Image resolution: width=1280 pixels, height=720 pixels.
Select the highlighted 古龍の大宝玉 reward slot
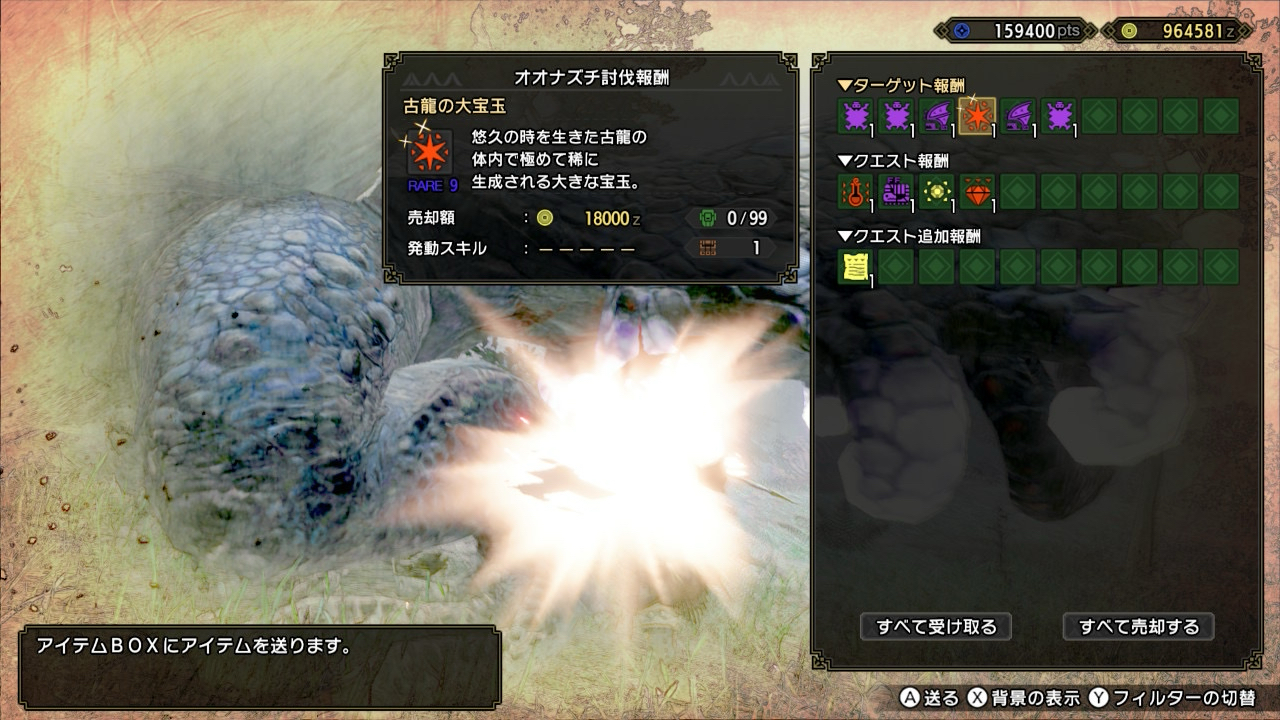pos(977,116)
